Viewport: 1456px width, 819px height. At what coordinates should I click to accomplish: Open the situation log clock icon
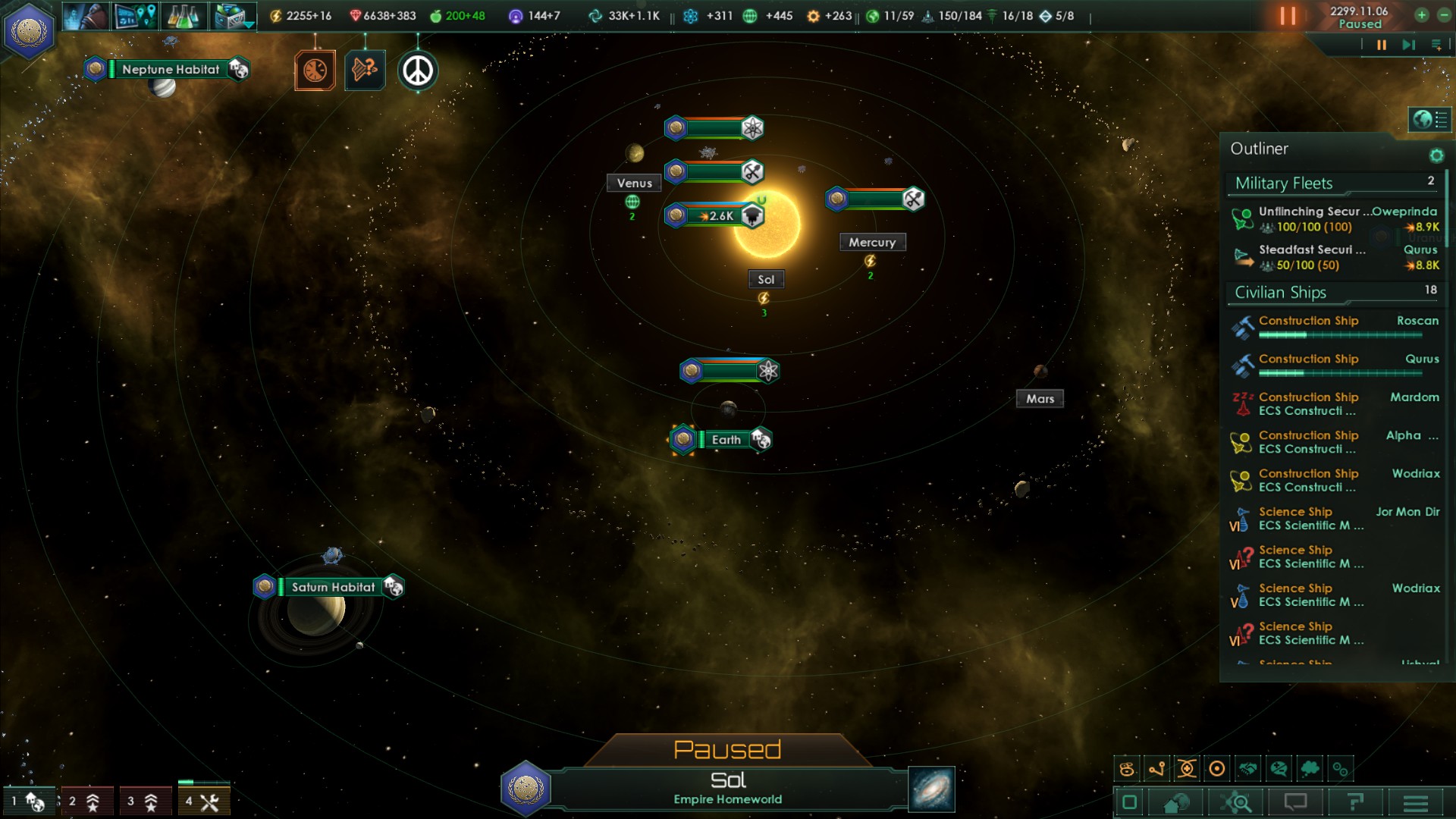(315, 71)
